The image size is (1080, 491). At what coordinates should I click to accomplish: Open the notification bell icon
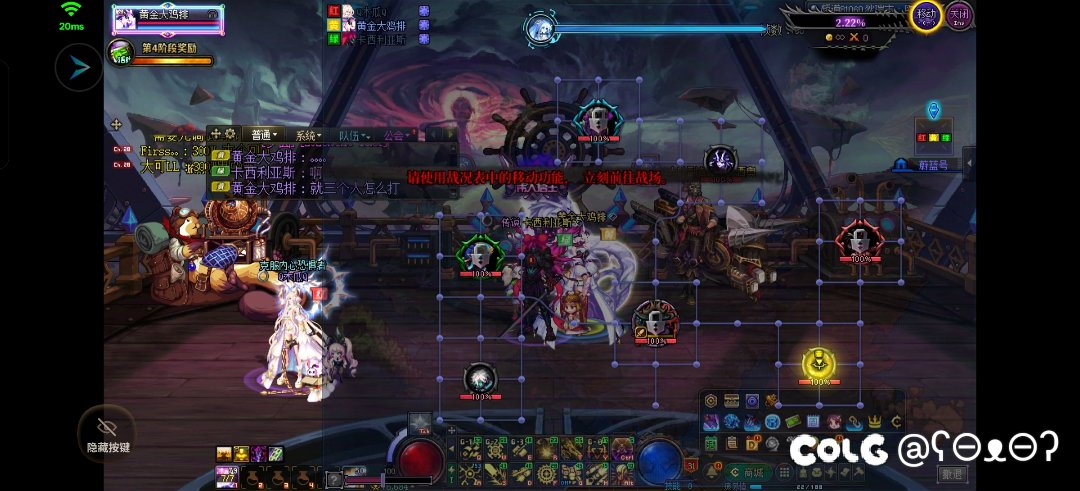[715, 471]
